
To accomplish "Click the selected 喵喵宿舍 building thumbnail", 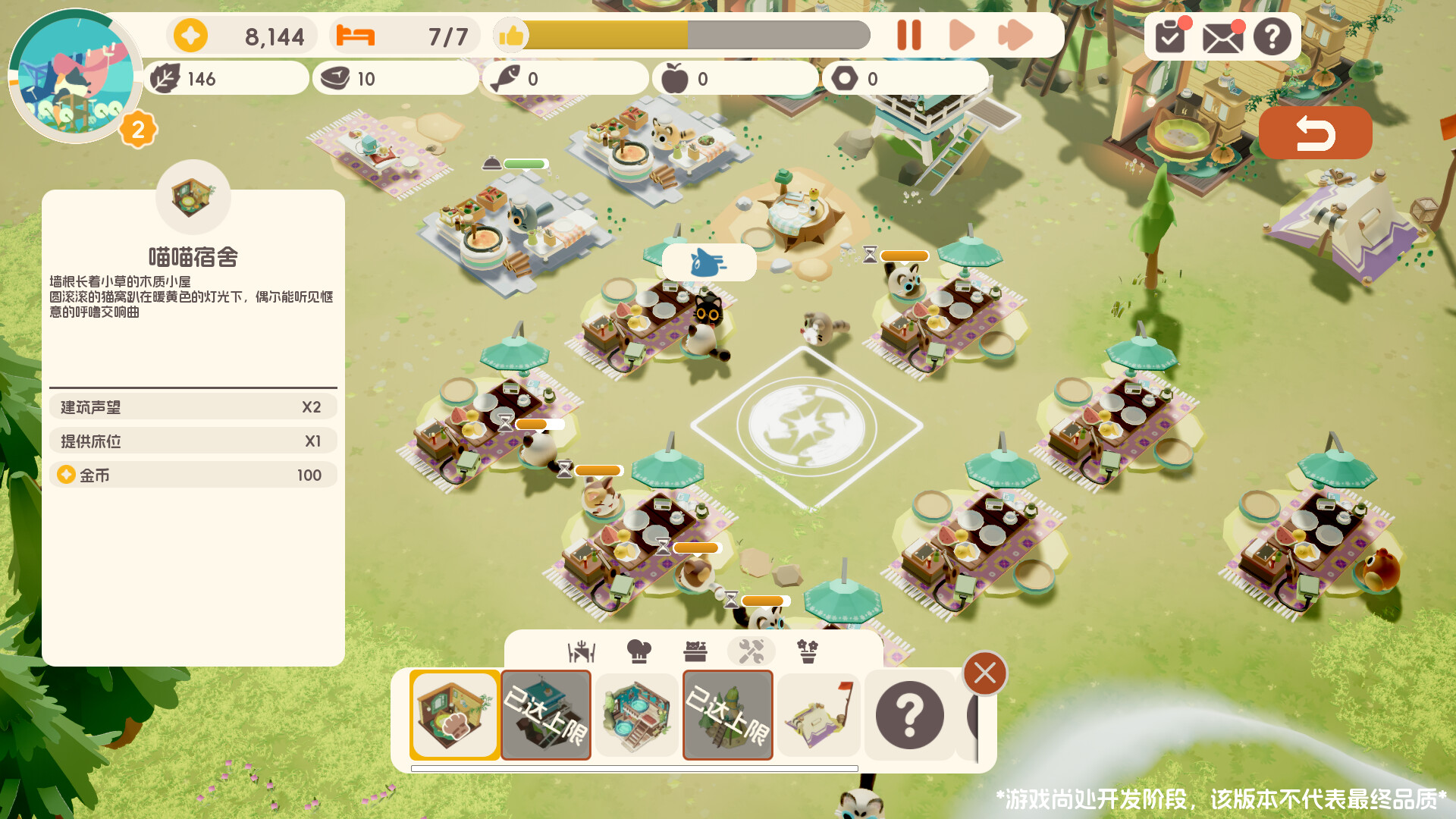I will (453, 714).
